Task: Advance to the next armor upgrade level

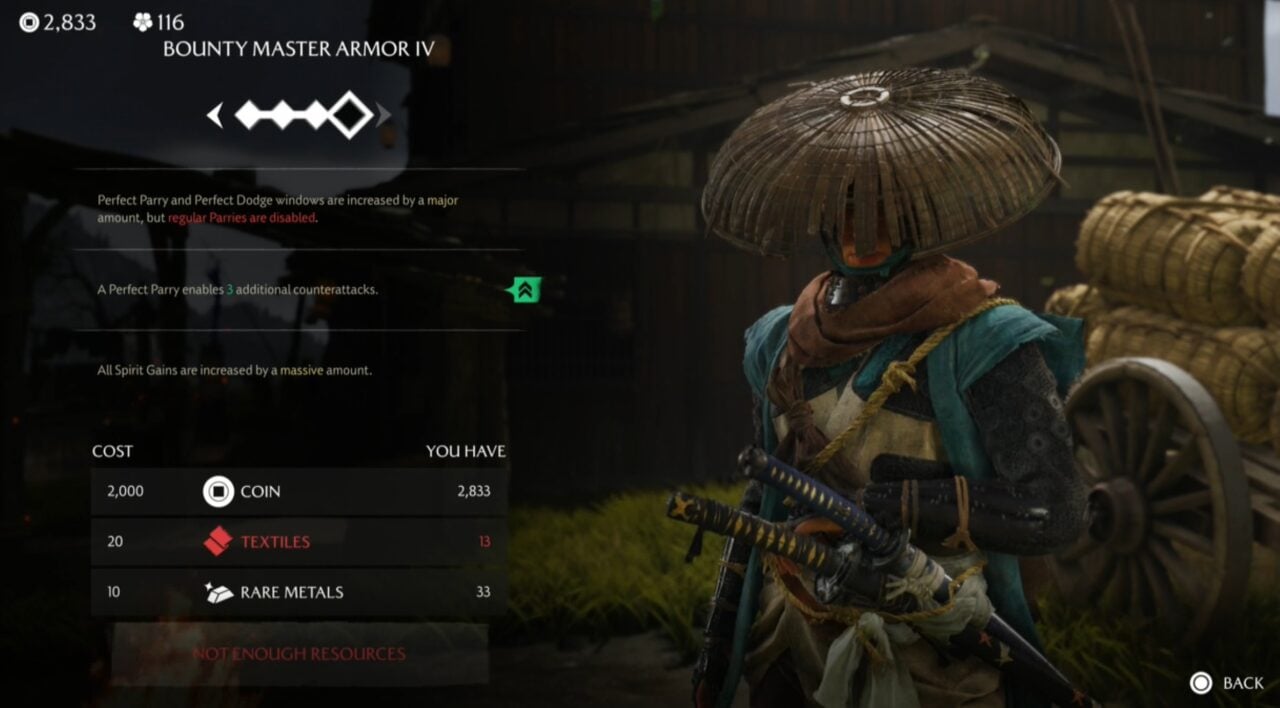Action: 384,116
